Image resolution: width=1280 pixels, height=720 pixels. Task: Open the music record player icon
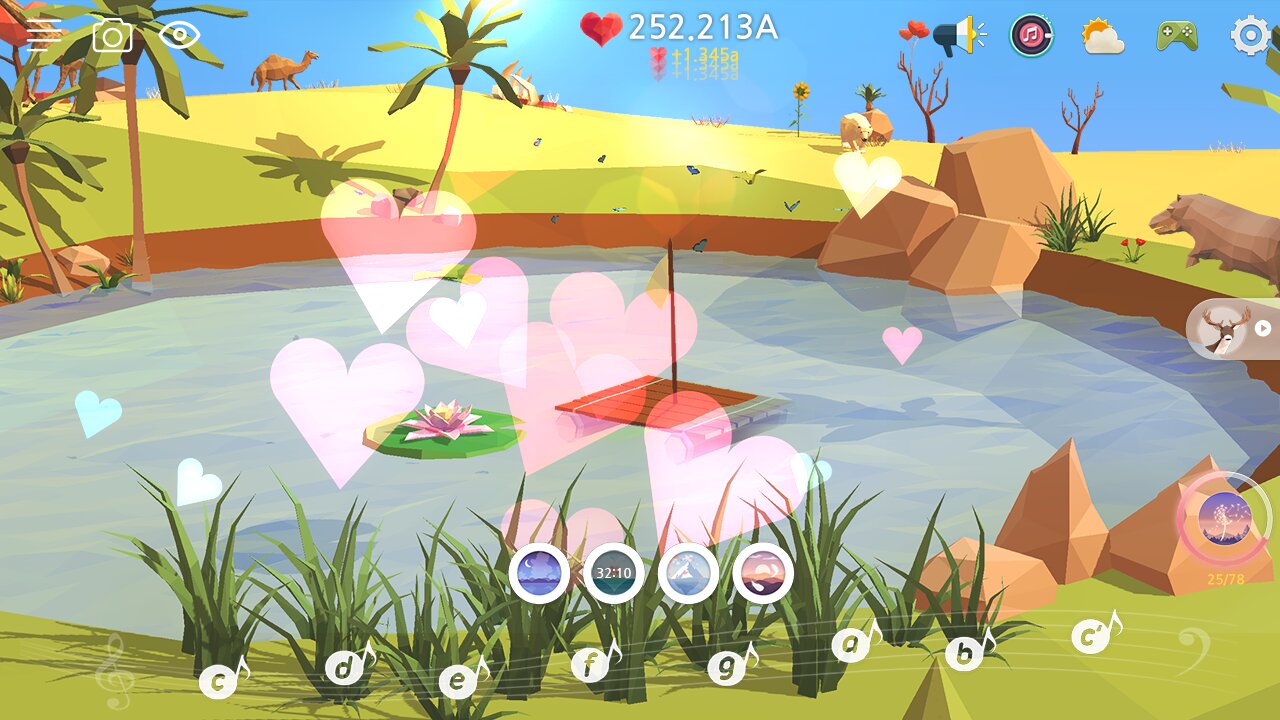(x=1031, y=37)
